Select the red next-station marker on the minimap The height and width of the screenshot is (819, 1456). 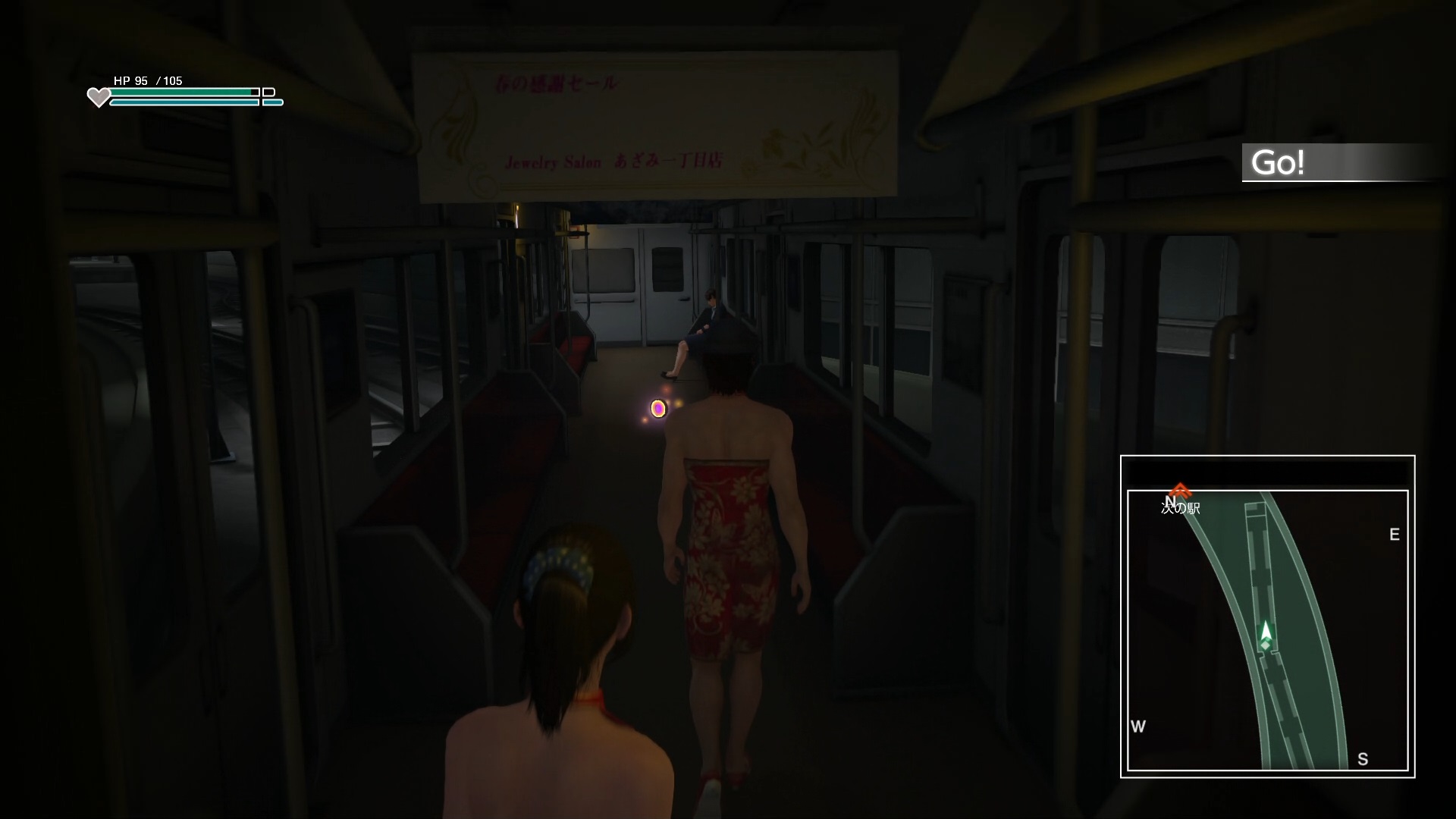pyautogui.click(x=1178, y=490)
